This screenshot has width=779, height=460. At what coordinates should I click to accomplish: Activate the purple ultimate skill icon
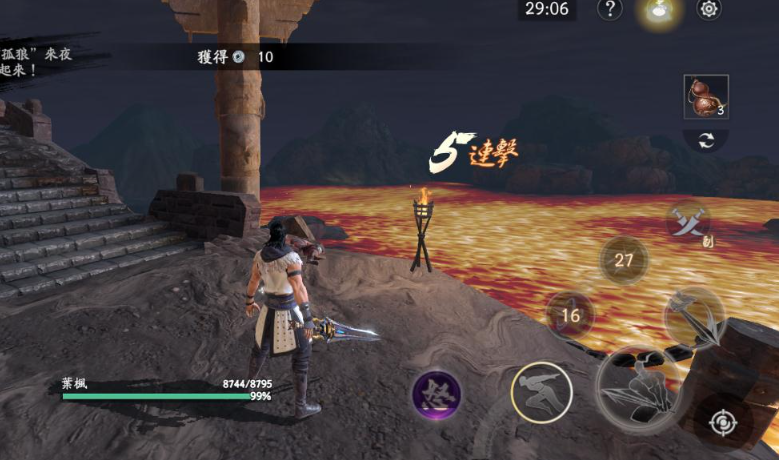pos(437,395)
